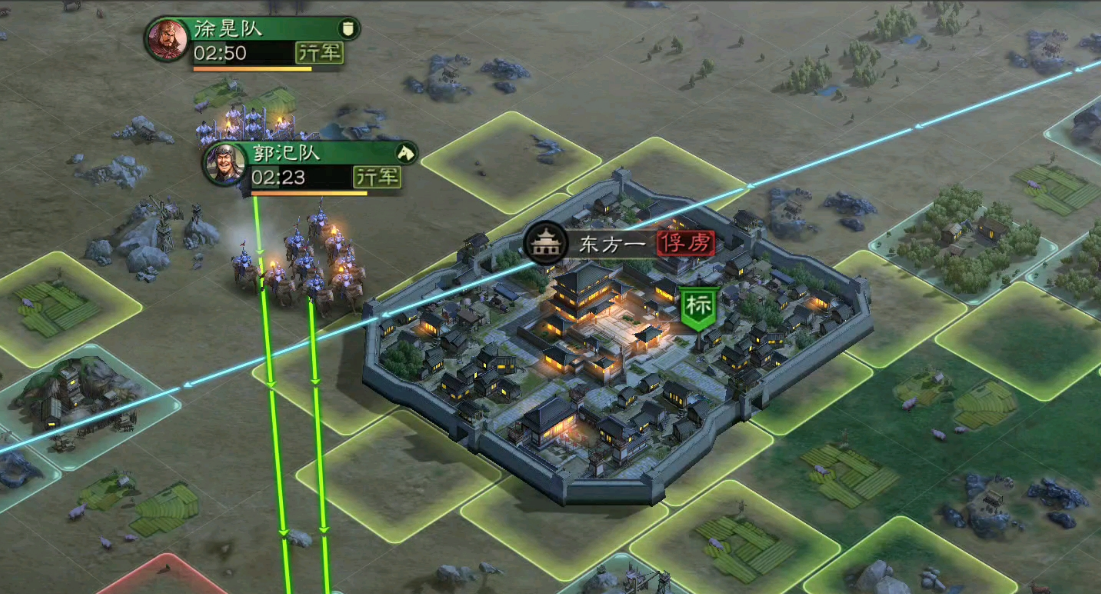
Task: Click the red 俘虏 tag
Action: pos(686,242)
